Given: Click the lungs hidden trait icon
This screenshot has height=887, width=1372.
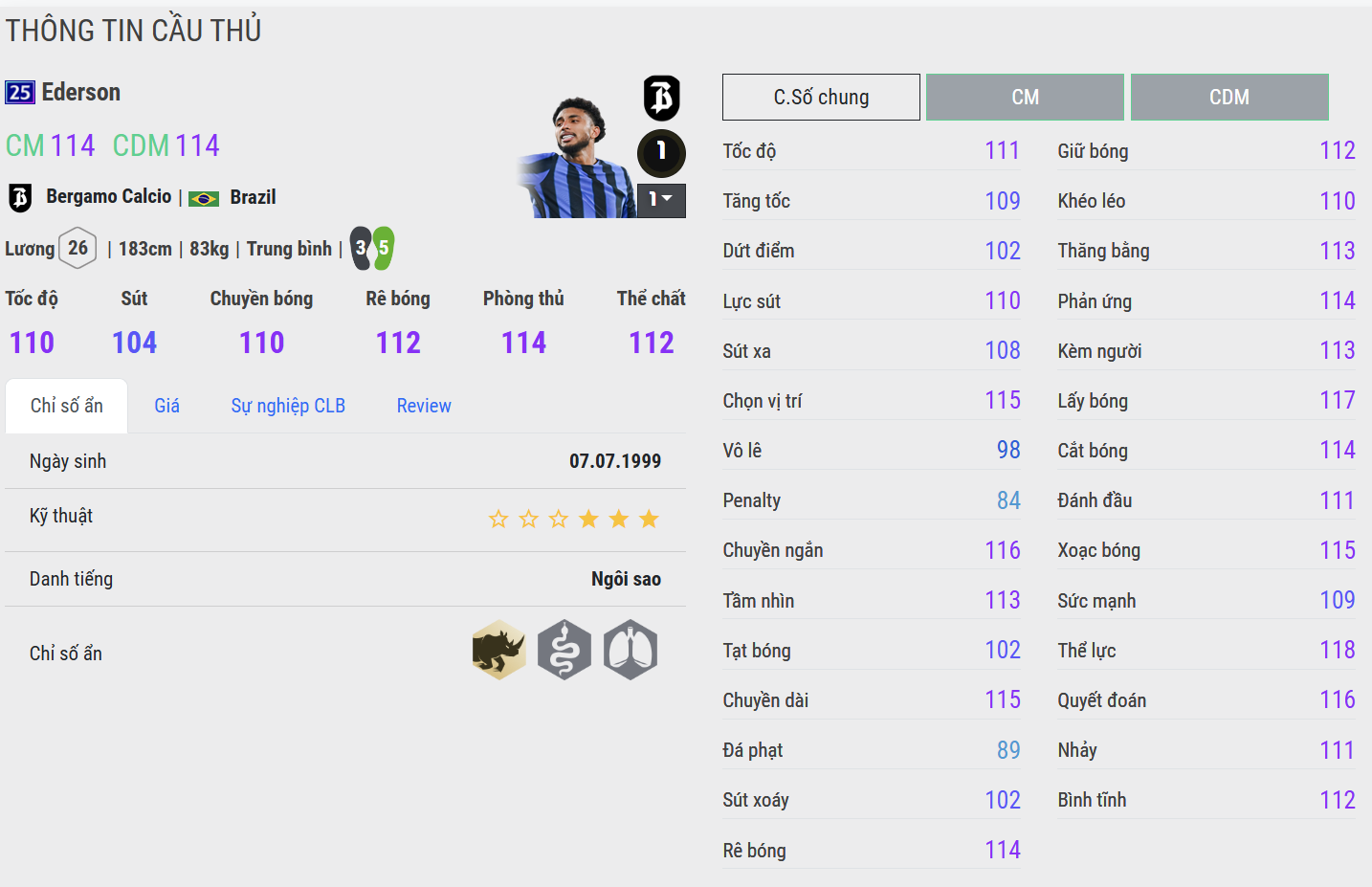Looking at the screenshot, I should (631, 651).
